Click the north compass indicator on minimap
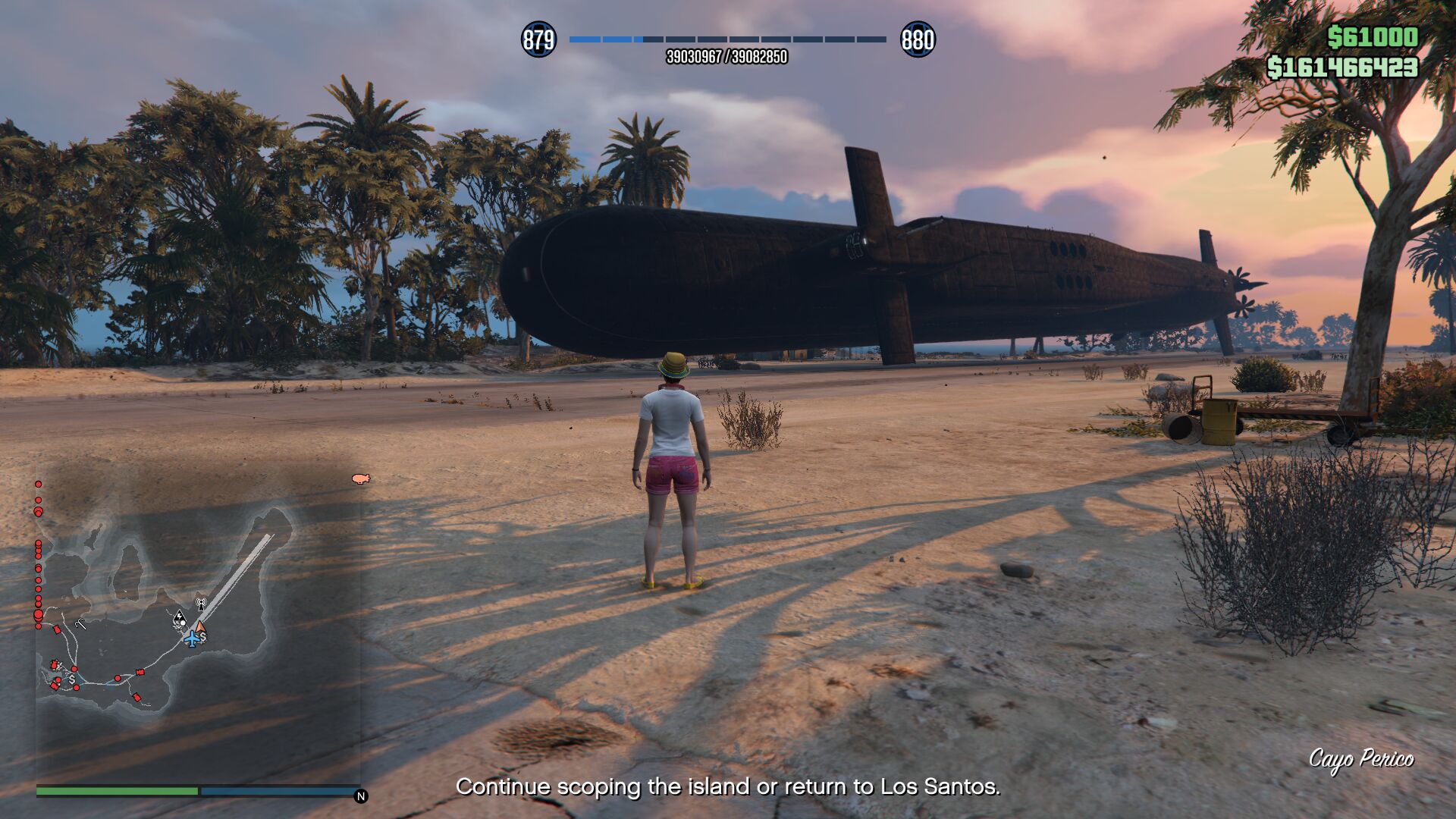 361,796
